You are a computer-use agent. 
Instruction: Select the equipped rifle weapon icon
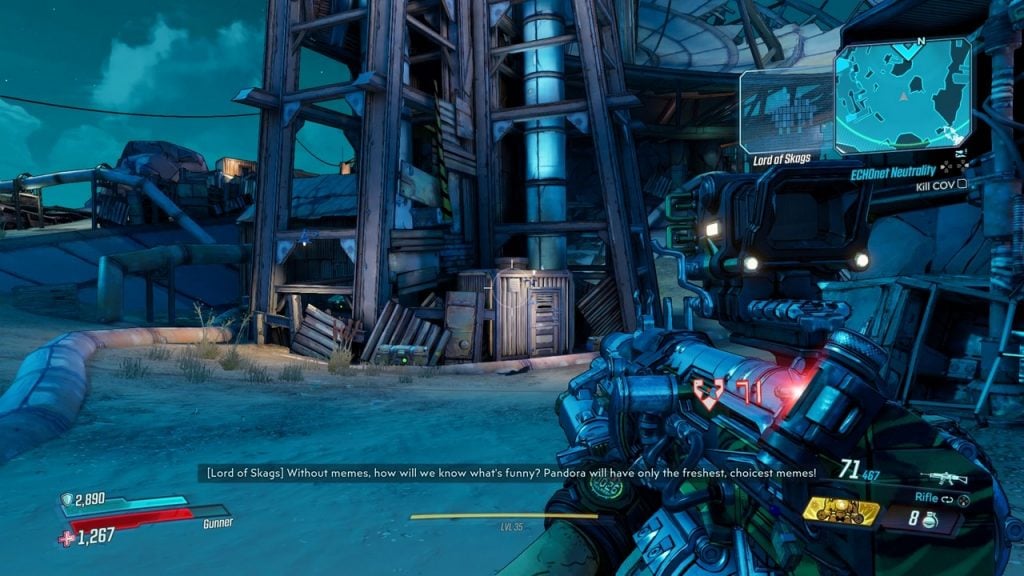tap(945, 478)
